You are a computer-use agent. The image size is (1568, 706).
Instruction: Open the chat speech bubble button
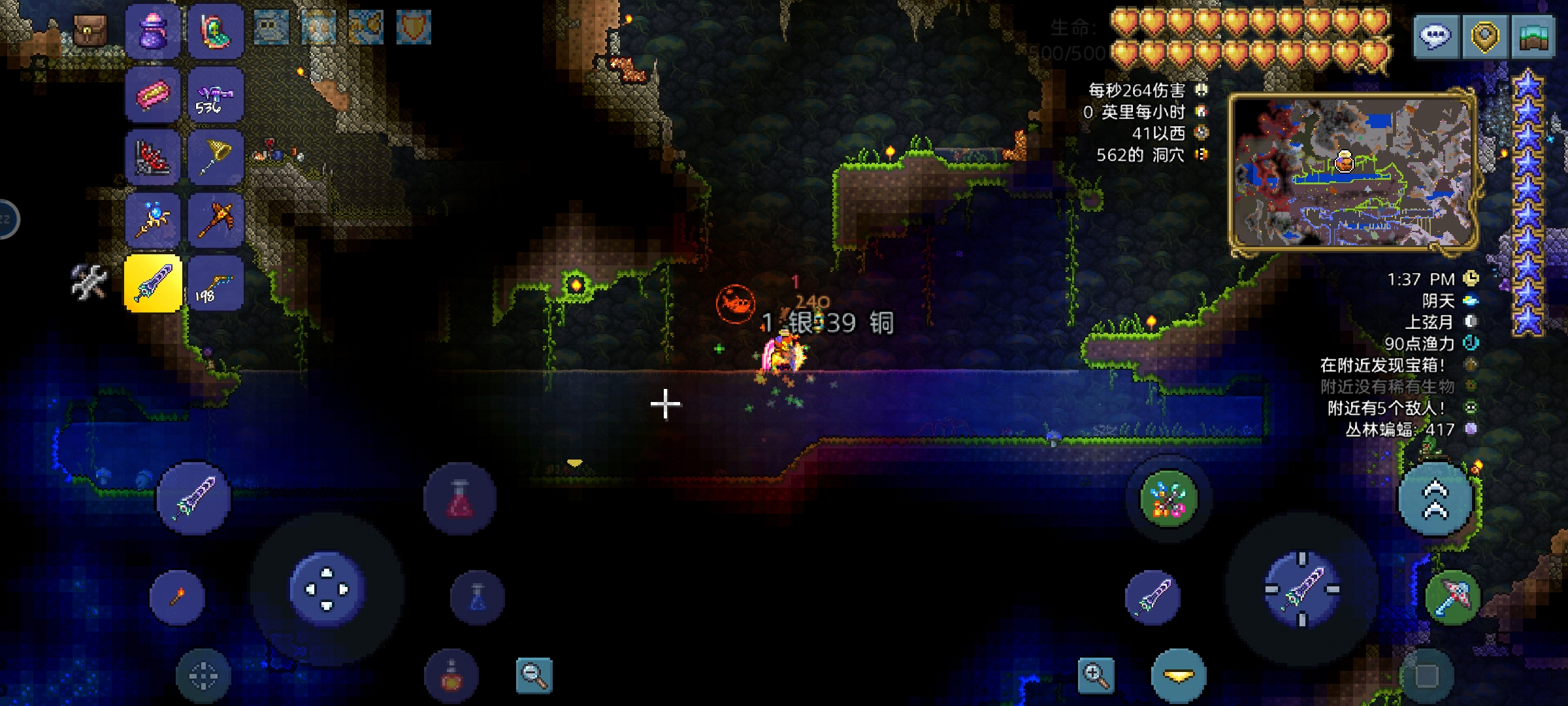pos(1435,35)
